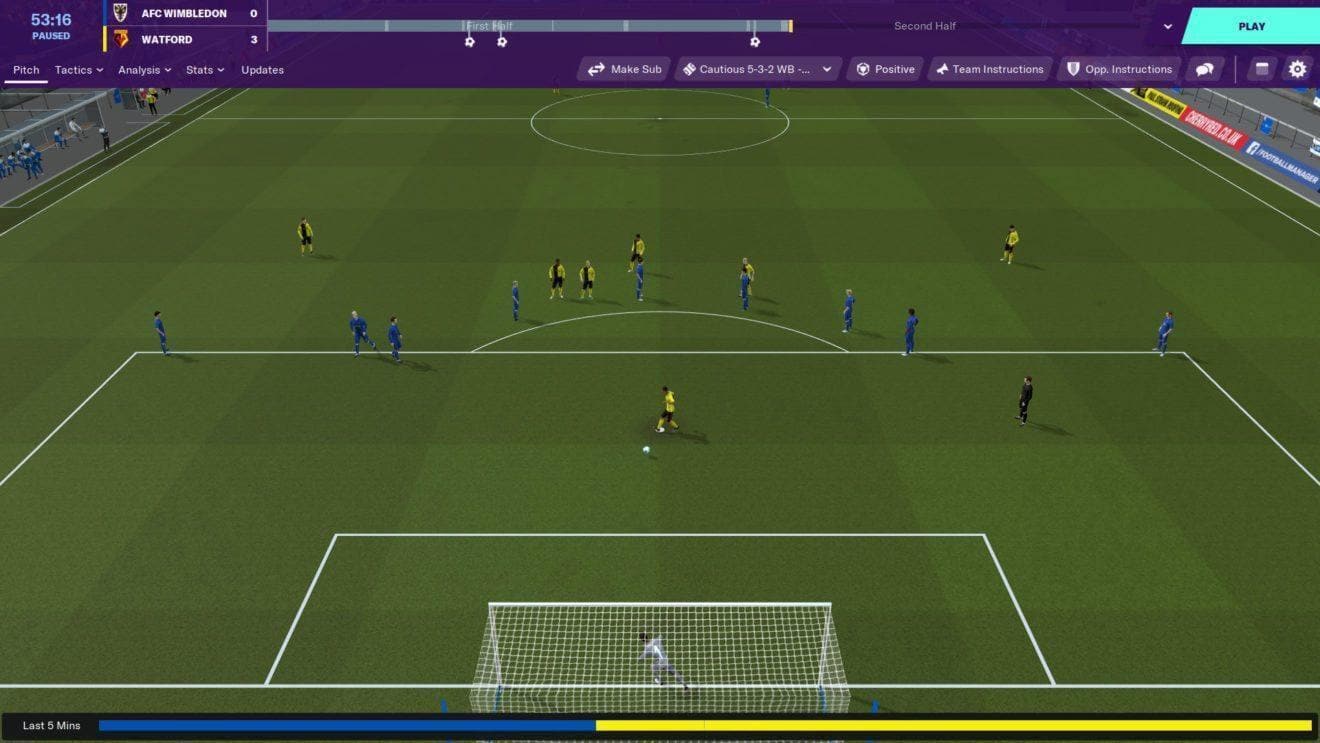Image resolution: width=1320 pixels, height=743 pixels.
Task: Click the scoreboard display icon
Action: (x=1261, y=69)
